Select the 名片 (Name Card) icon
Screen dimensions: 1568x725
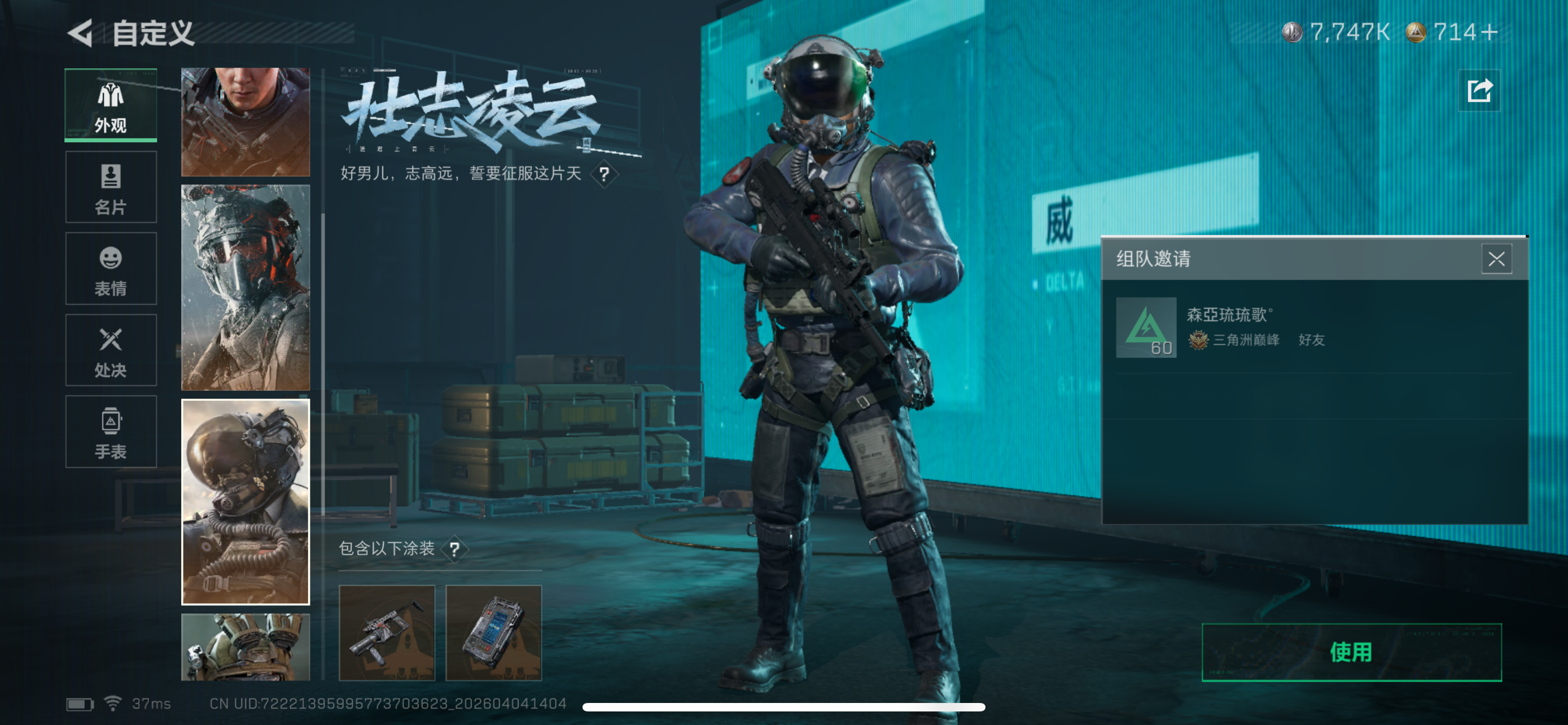click(x=110, y=187)
